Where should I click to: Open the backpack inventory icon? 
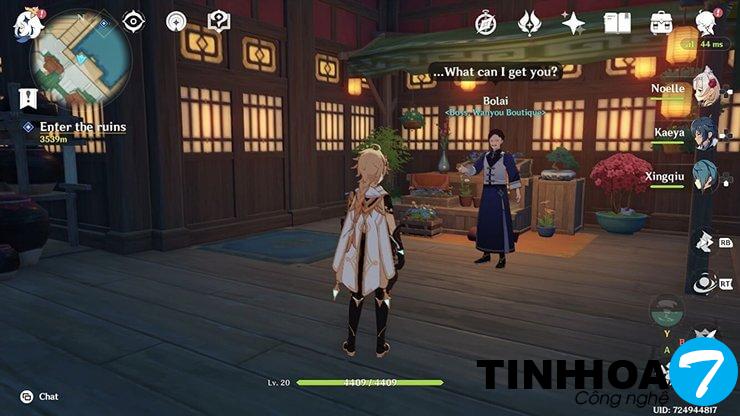click(661, 22)
